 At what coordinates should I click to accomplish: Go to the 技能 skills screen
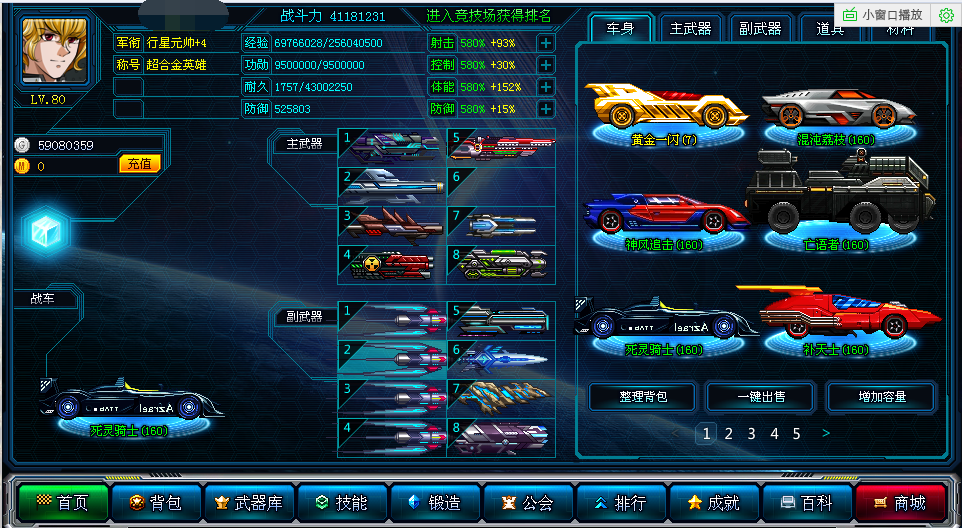click(x=342, y=503)
